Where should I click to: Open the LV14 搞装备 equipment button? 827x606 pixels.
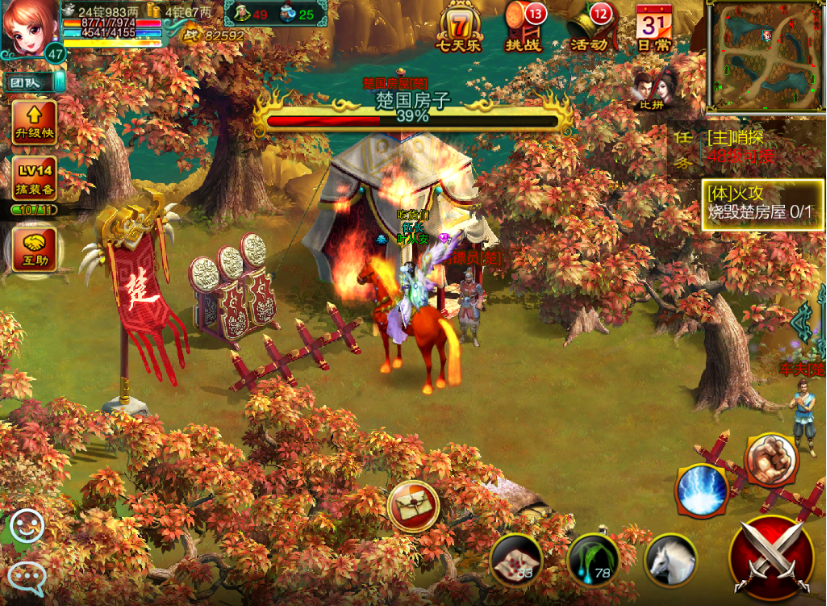(33, 178)
